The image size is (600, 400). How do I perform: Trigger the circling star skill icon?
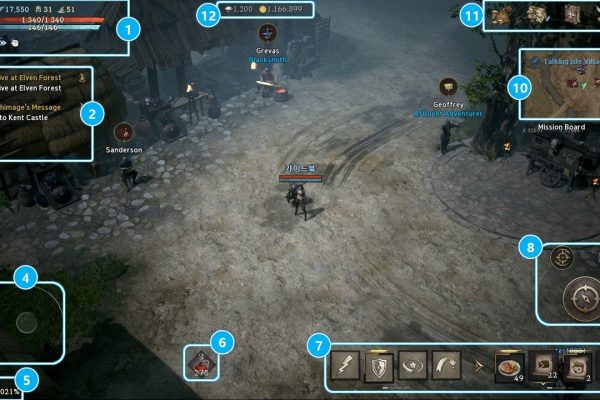tap(410, 367)
